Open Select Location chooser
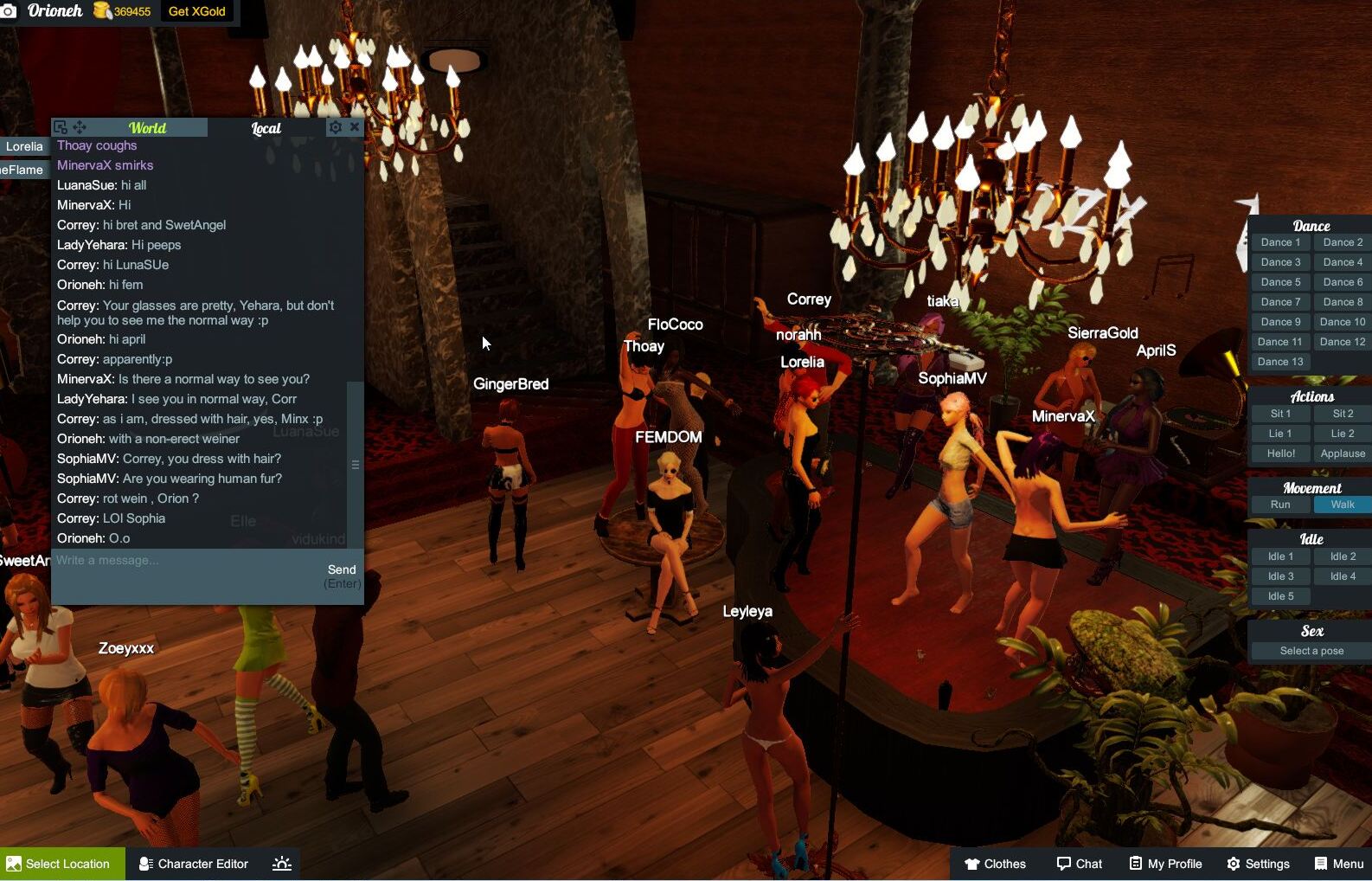 61,863
